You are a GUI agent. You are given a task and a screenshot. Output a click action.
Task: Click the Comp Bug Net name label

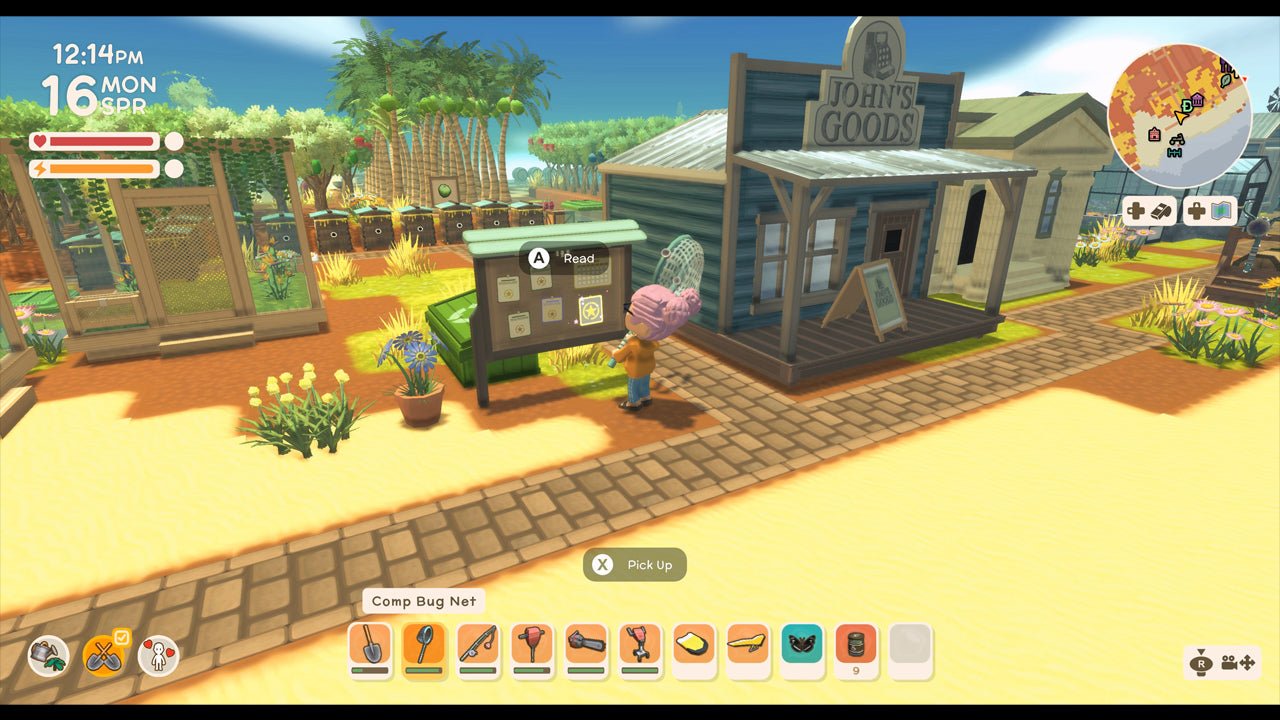point(424,601)
